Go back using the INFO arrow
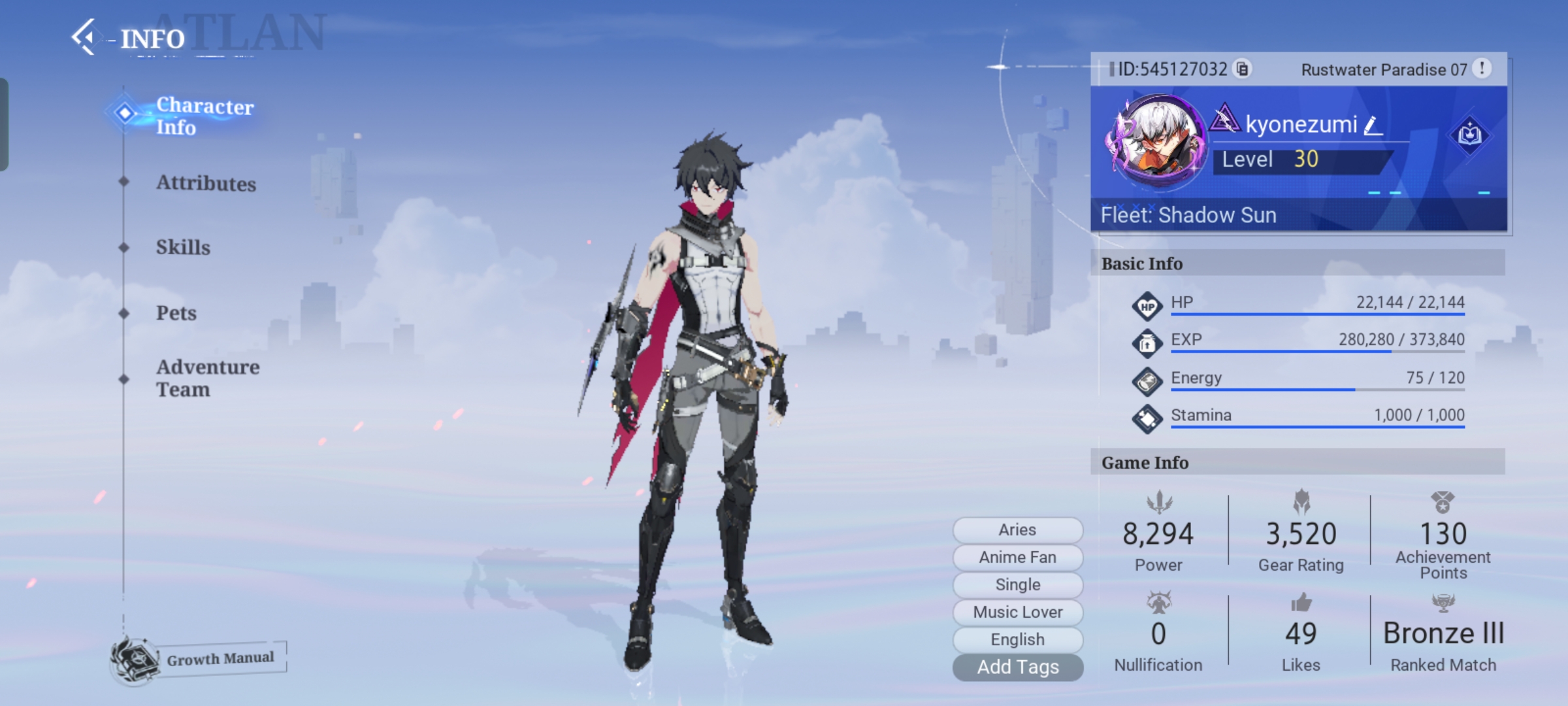This screenshot has width=1568, height=706. pos(85,37)
